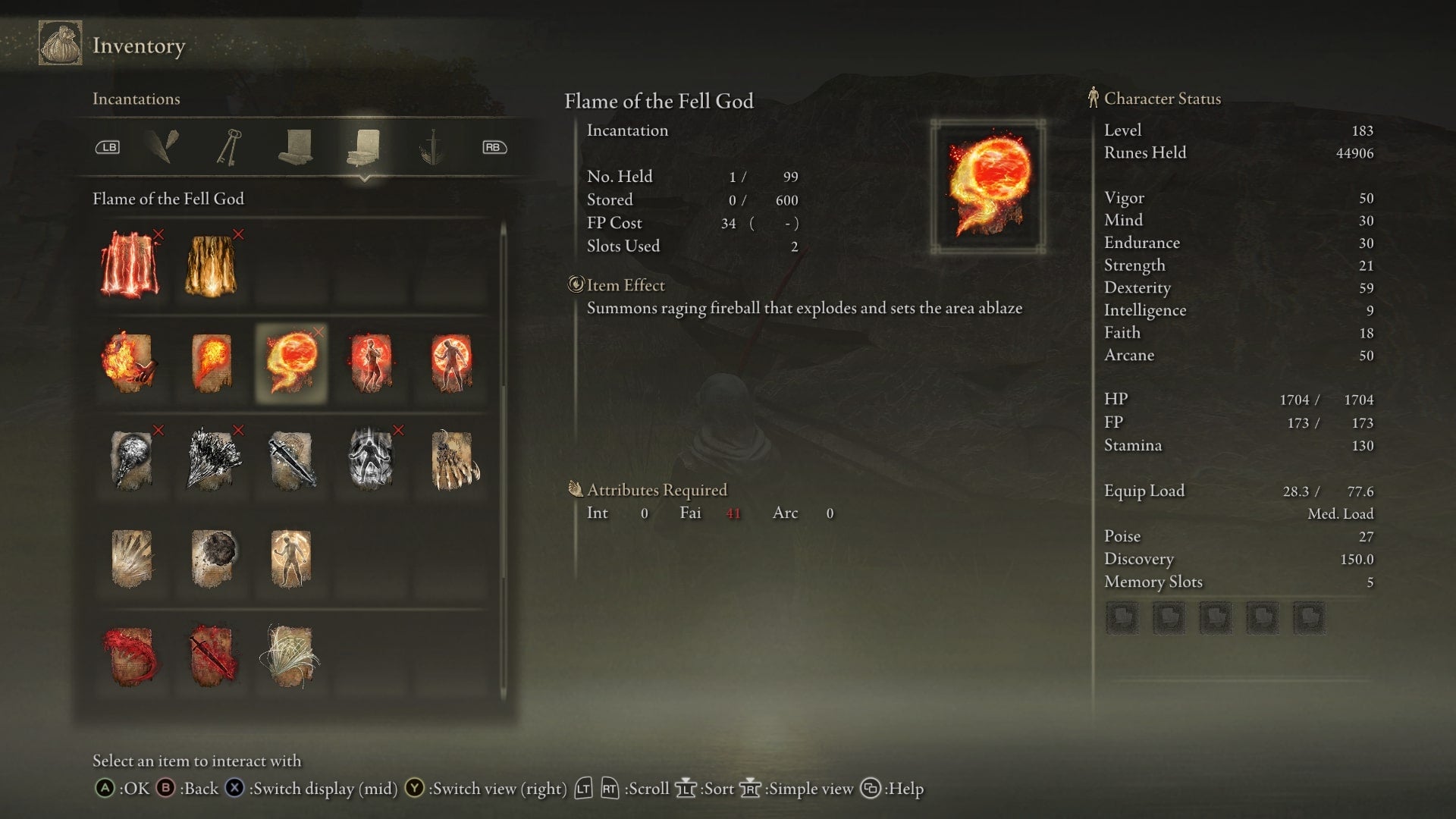Select the bloody red blade incantation
Screen dimensions: 1456x819
pyautogui.click(x=211, y=656)
